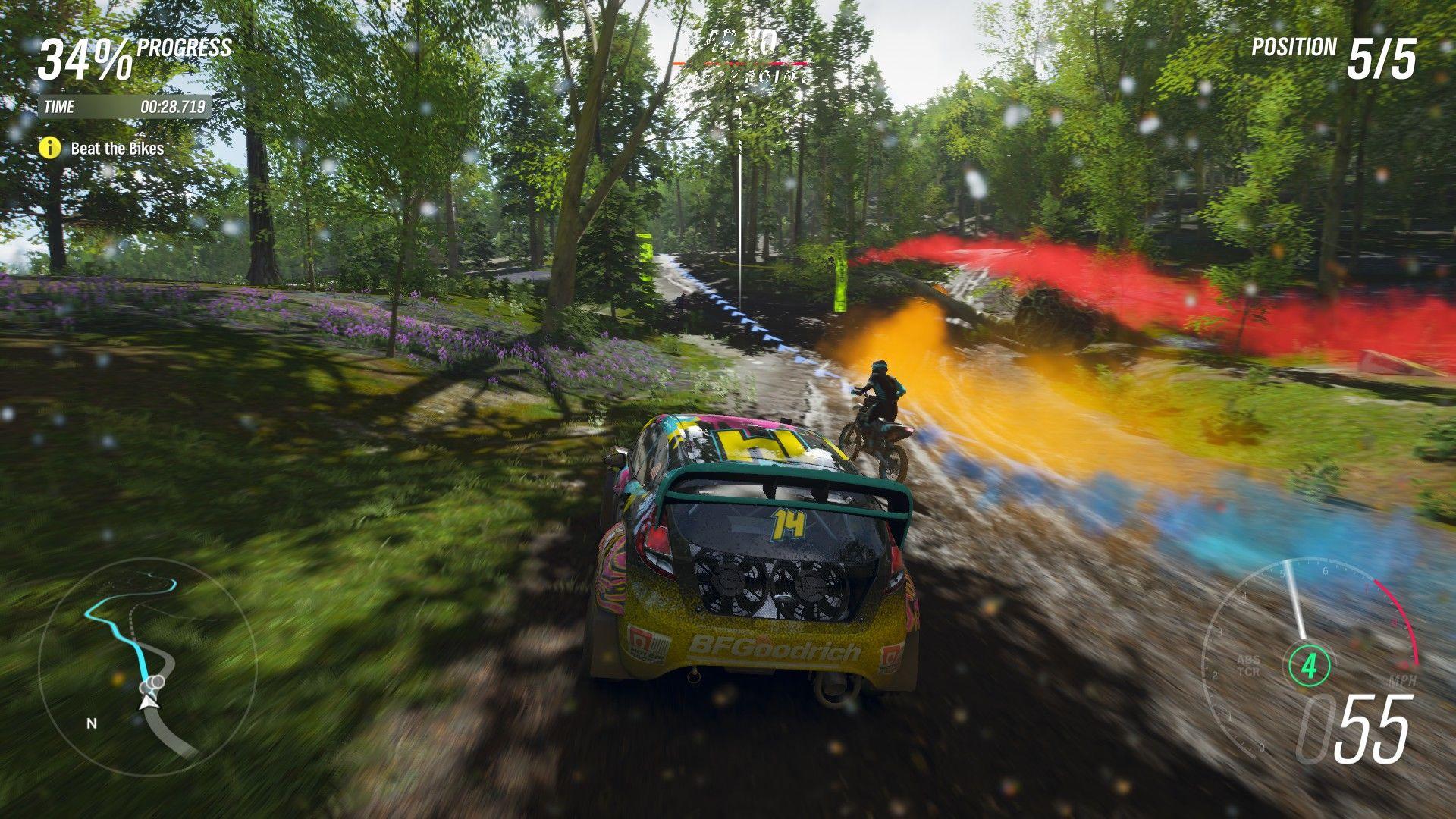Select the green gear indicator showing 4
The height and width of the screenshot is (819, 1456).
click(1309, 664)
